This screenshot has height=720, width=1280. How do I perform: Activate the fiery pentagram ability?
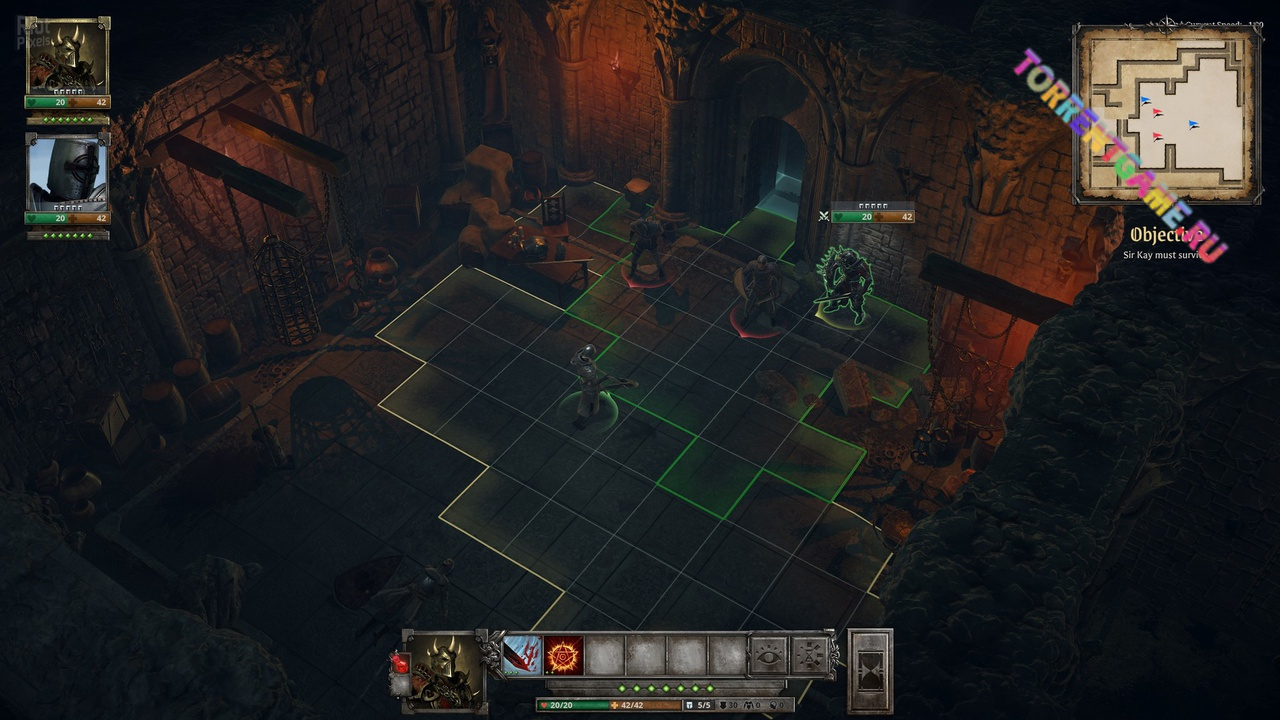click(x=564, y=655)
